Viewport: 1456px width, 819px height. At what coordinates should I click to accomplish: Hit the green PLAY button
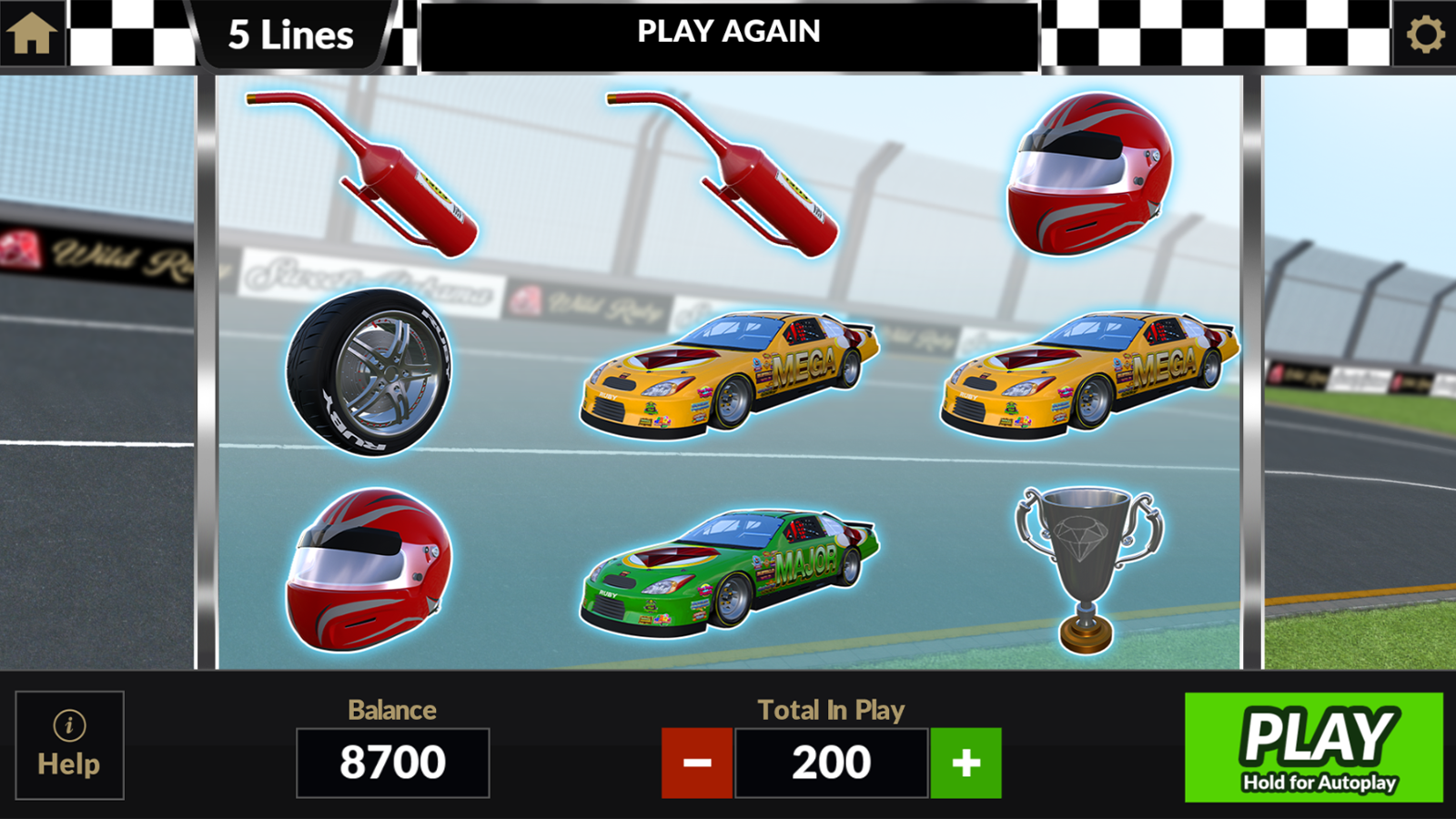1313,747
